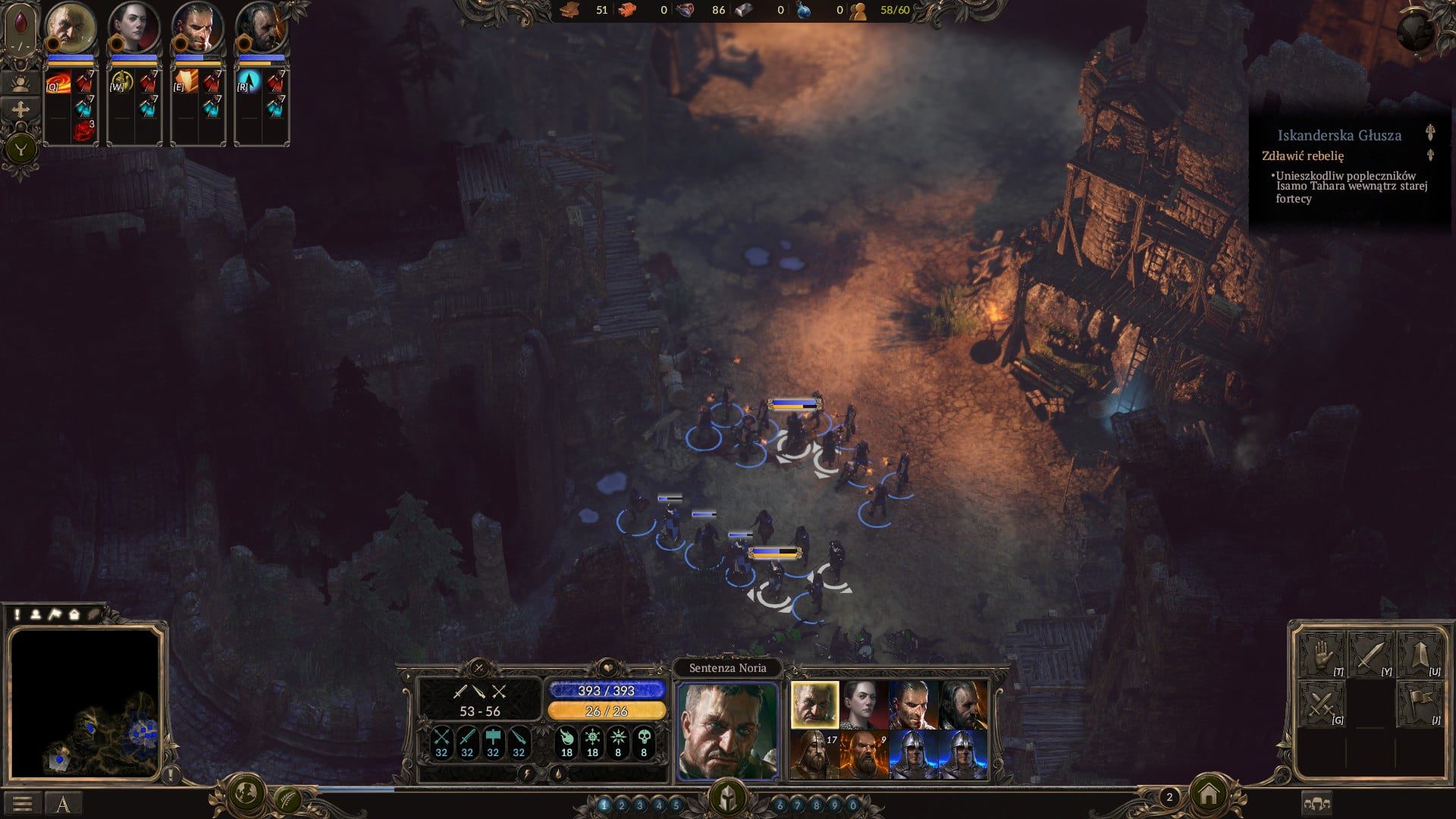The image size is (1456, 819).
Task: Click the upward arrow command button
Action: coord(1419,655)
